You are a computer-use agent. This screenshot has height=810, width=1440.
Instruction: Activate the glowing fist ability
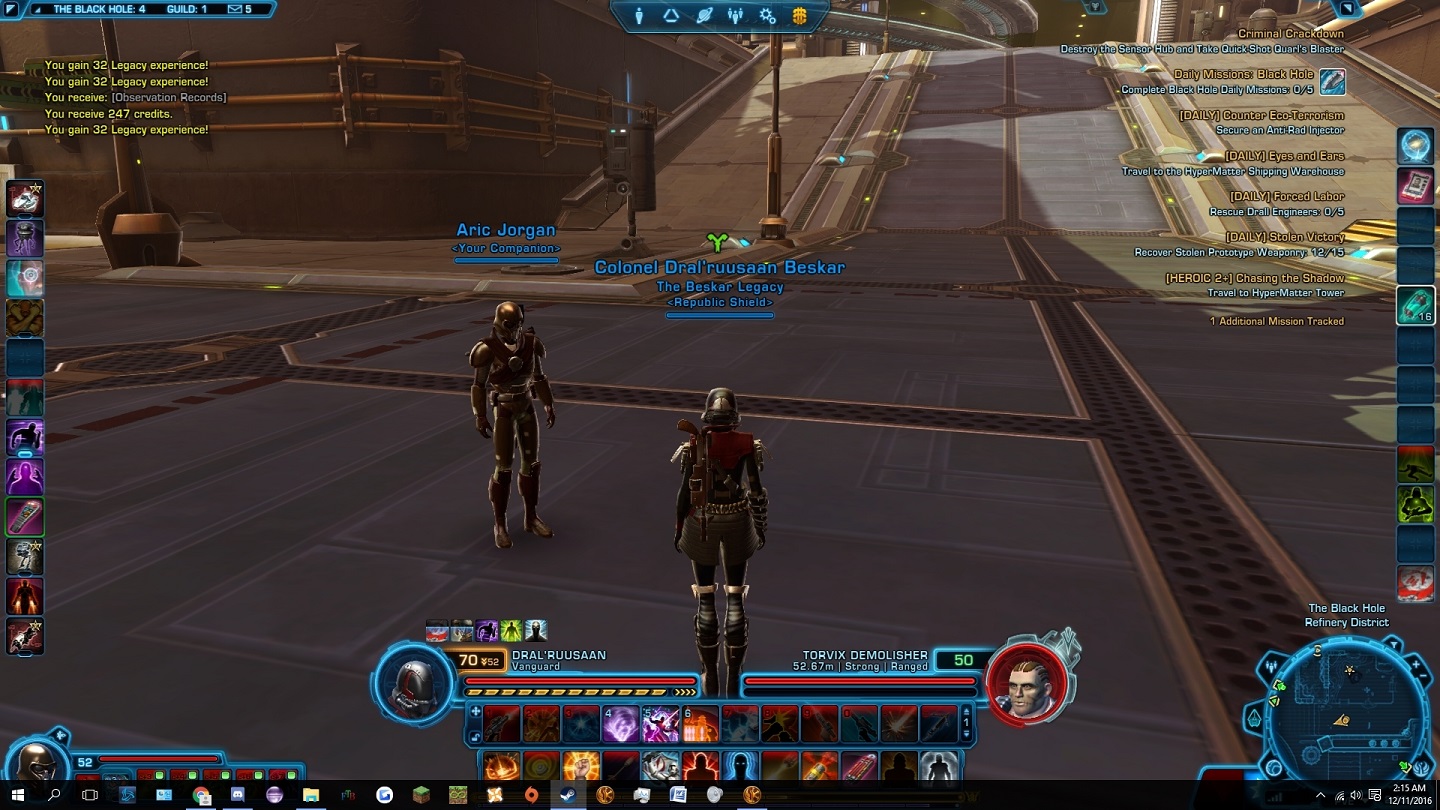[581, 767]
